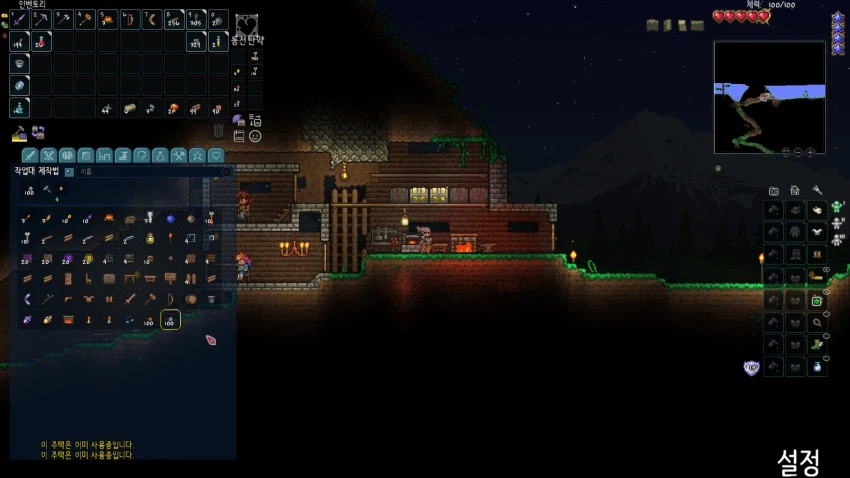Choose the wooden door crafting recipe

[x=68, y=278]
